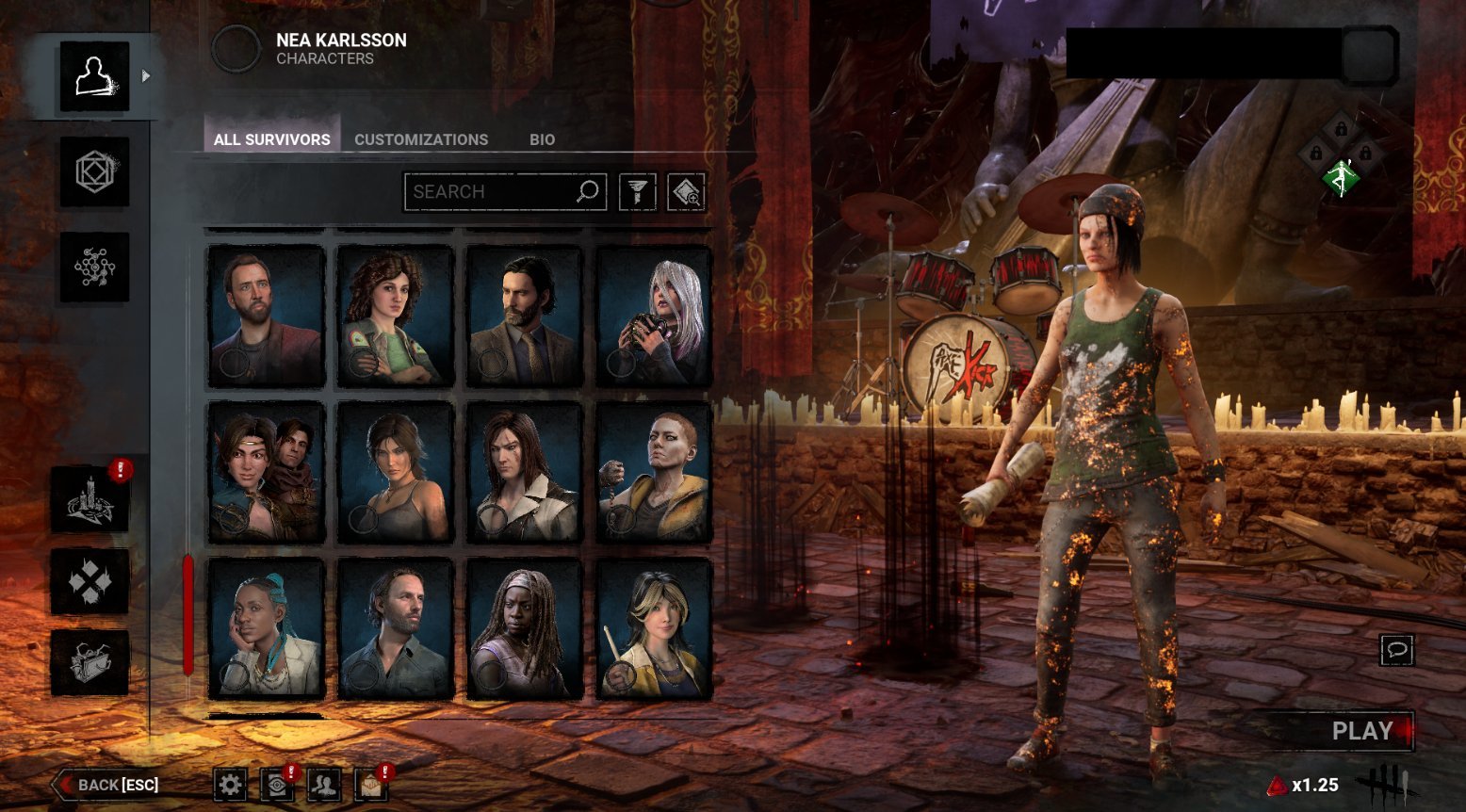
Task: Open the bloodweb node icon
Action: pos(94,268)
